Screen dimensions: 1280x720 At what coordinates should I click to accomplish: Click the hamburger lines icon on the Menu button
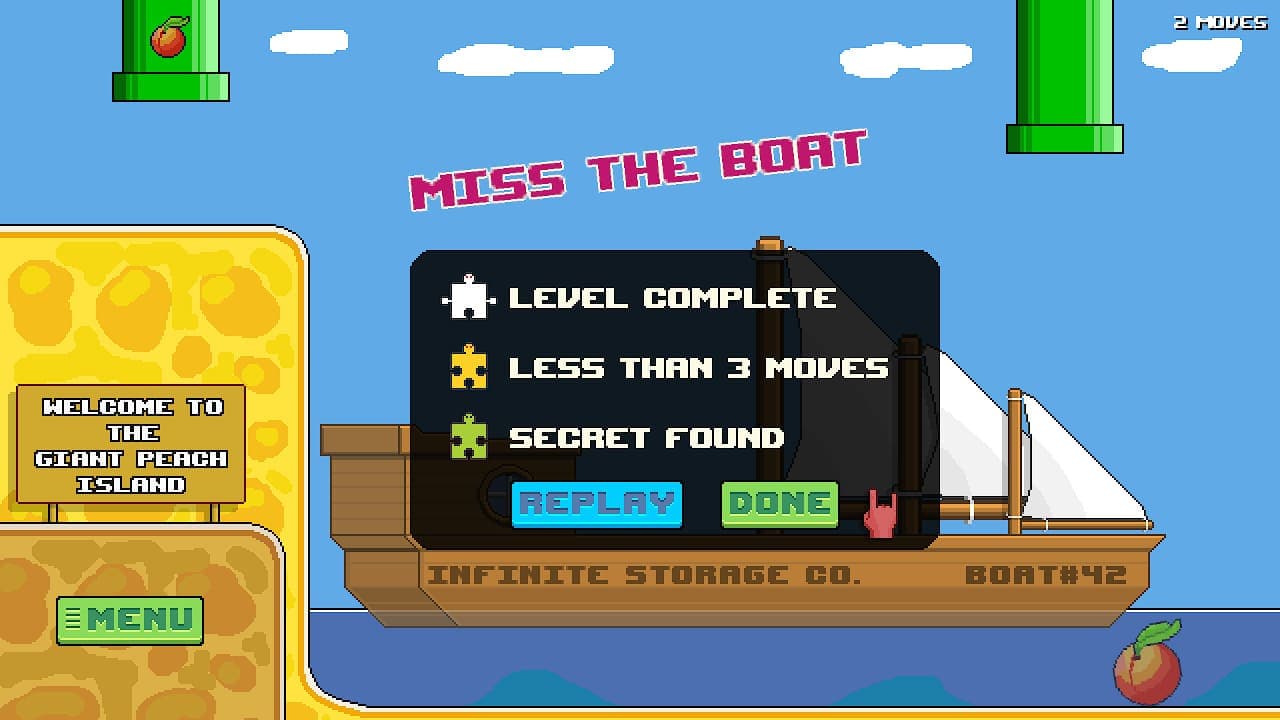73,618
